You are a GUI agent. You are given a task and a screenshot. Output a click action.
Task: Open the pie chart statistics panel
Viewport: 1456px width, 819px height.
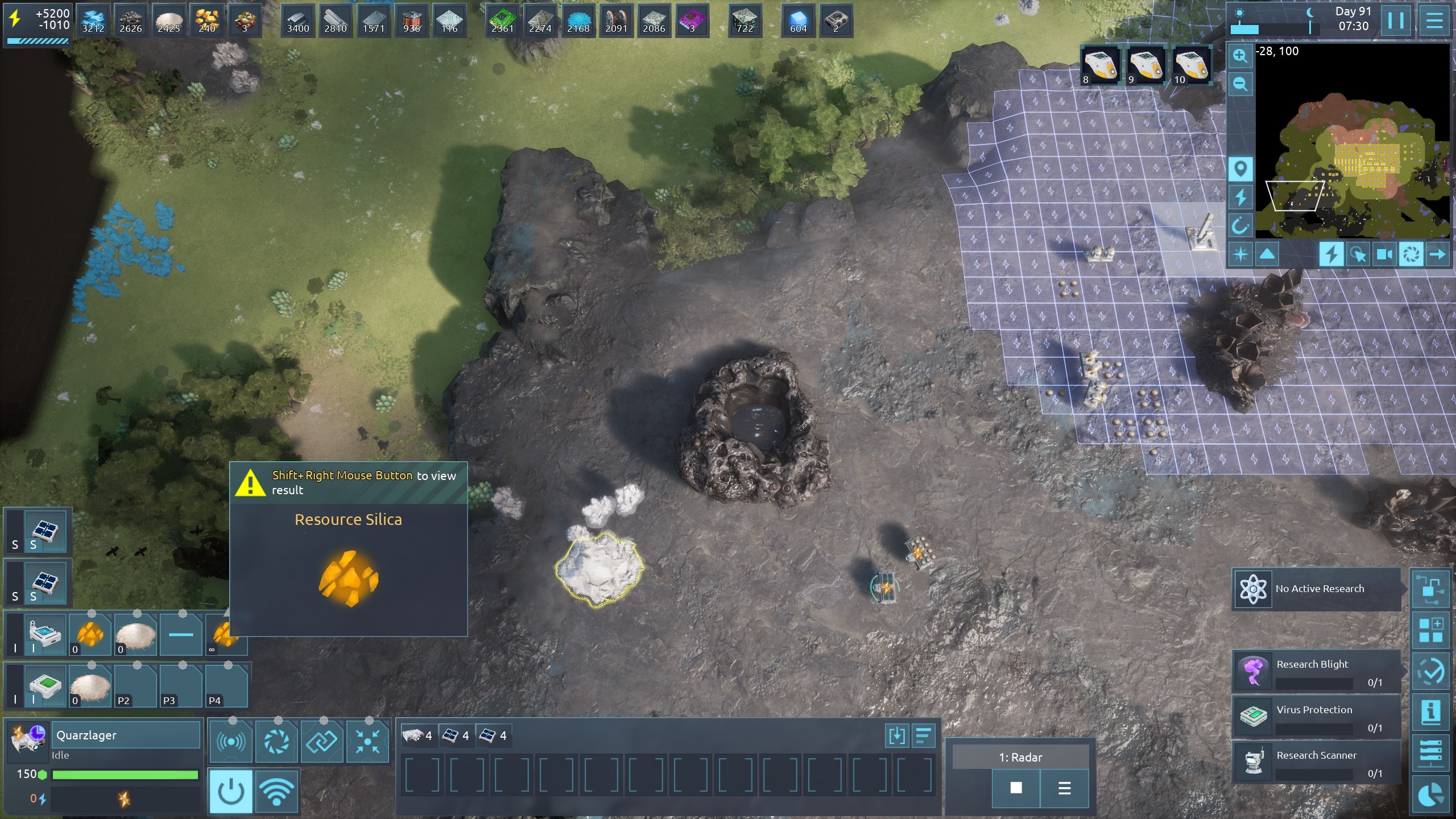[1430, 796]
